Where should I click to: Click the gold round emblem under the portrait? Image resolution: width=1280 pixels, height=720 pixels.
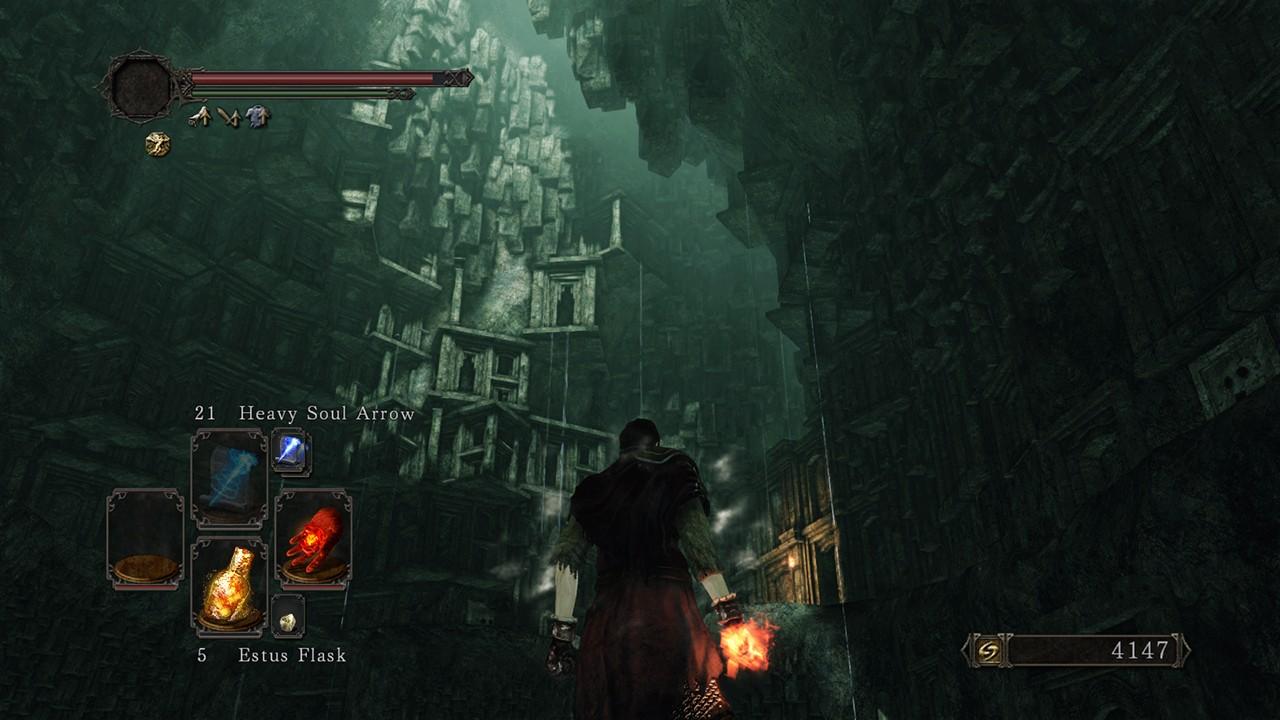pos(157,145)
